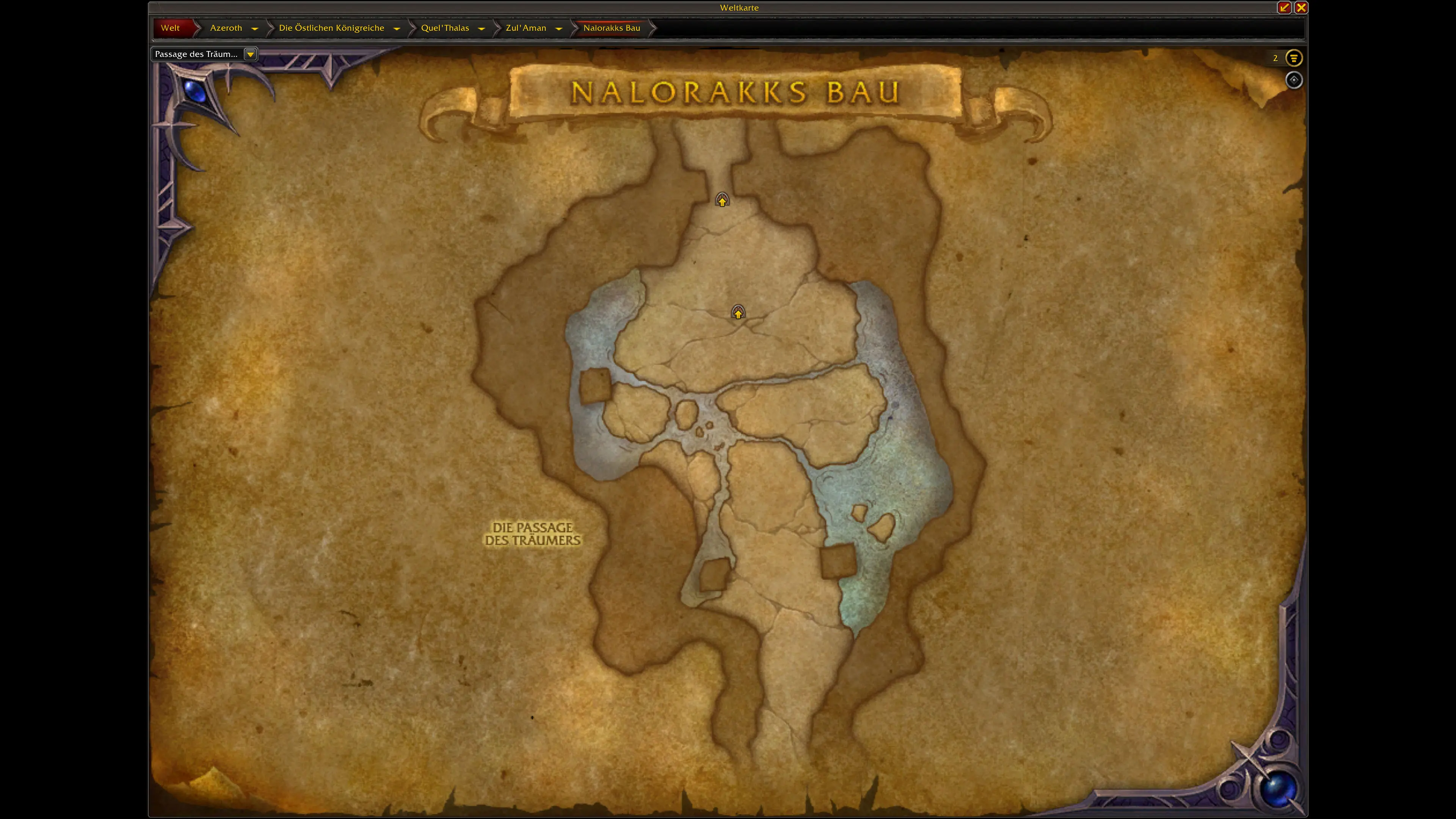Expand the Zul'Aman dropdown arrow

pos(559,28)
